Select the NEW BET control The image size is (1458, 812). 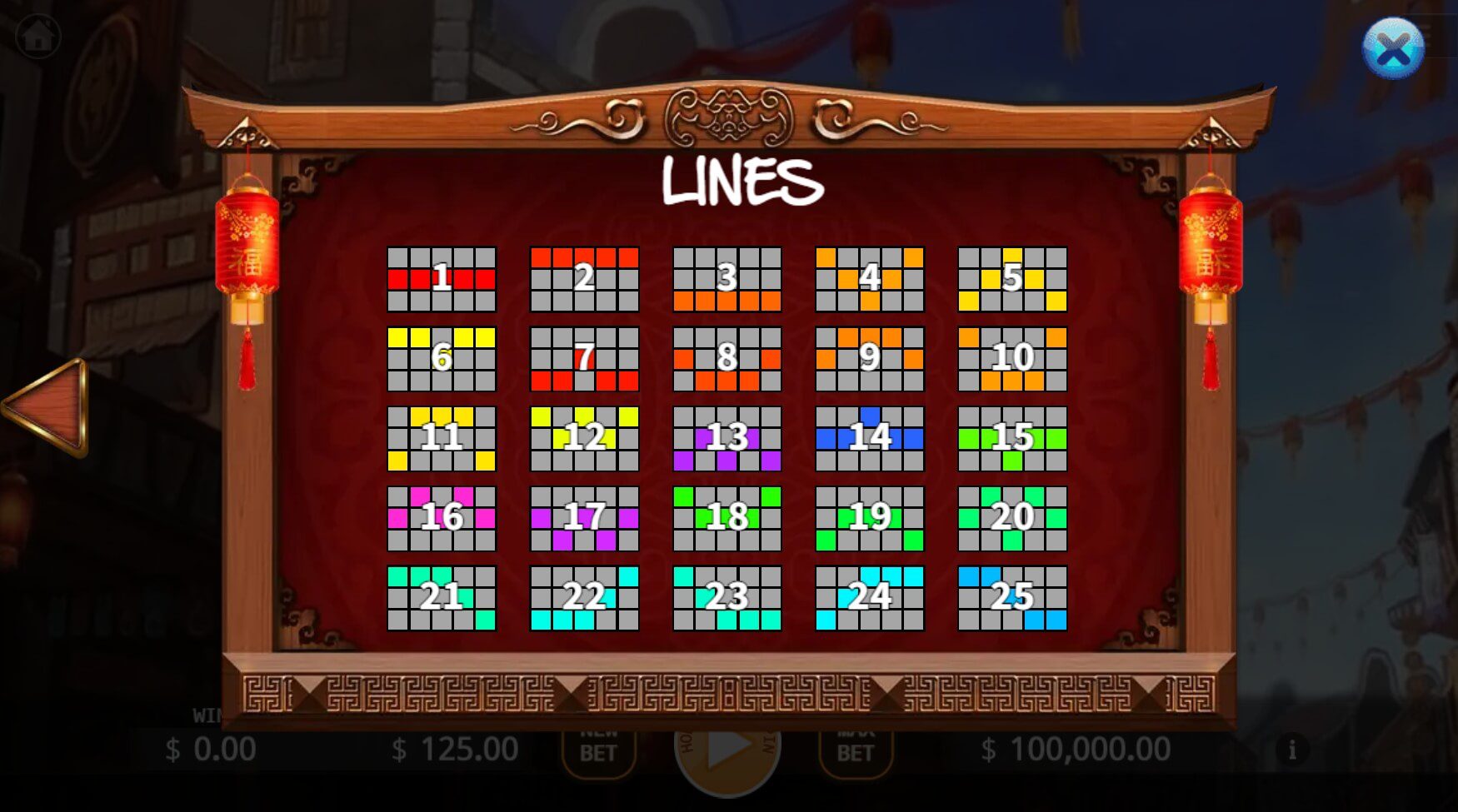coord(600,748)
